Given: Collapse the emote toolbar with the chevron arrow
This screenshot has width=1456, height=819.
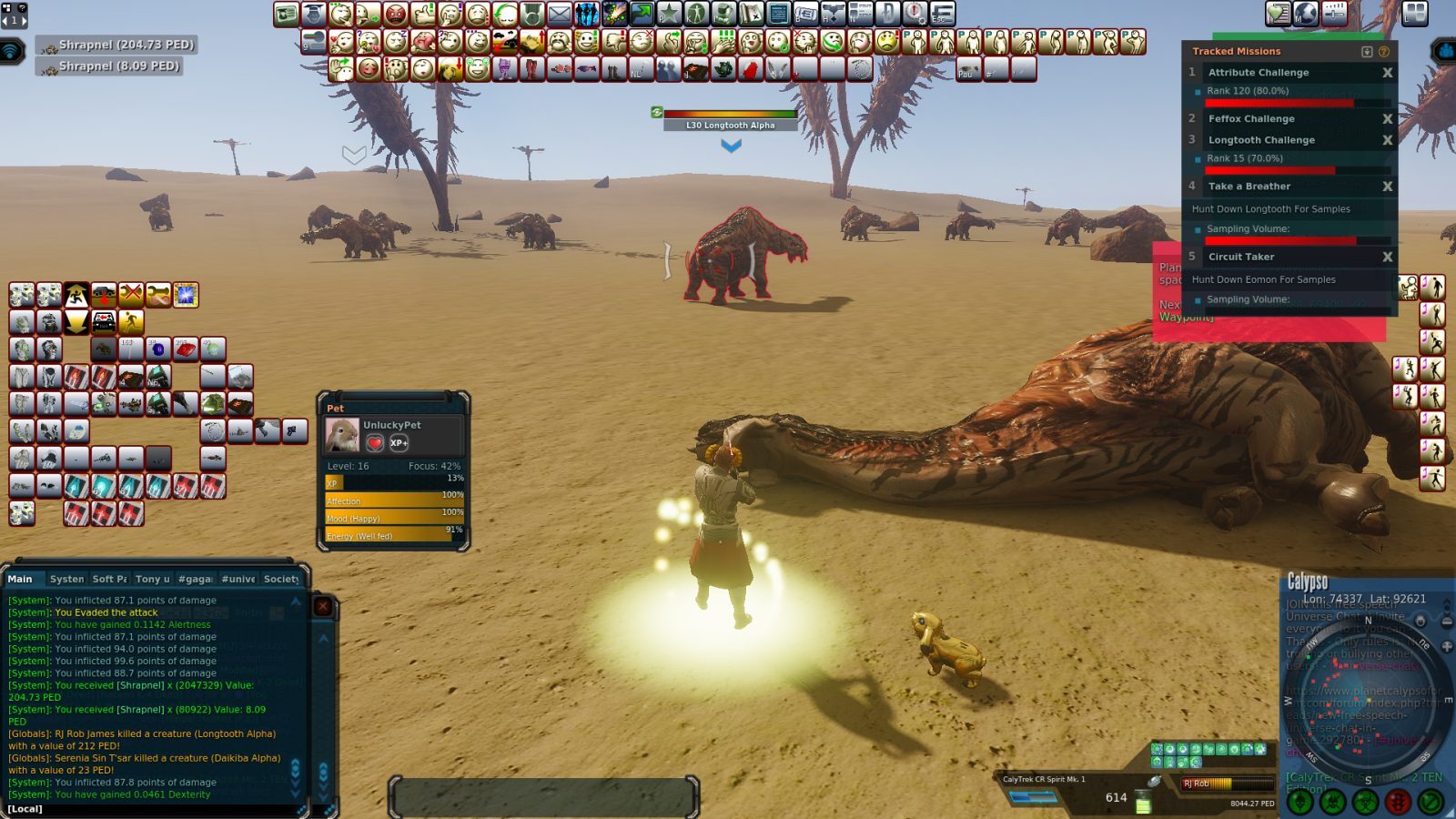Looking at the screenshot, I should 353,153.
